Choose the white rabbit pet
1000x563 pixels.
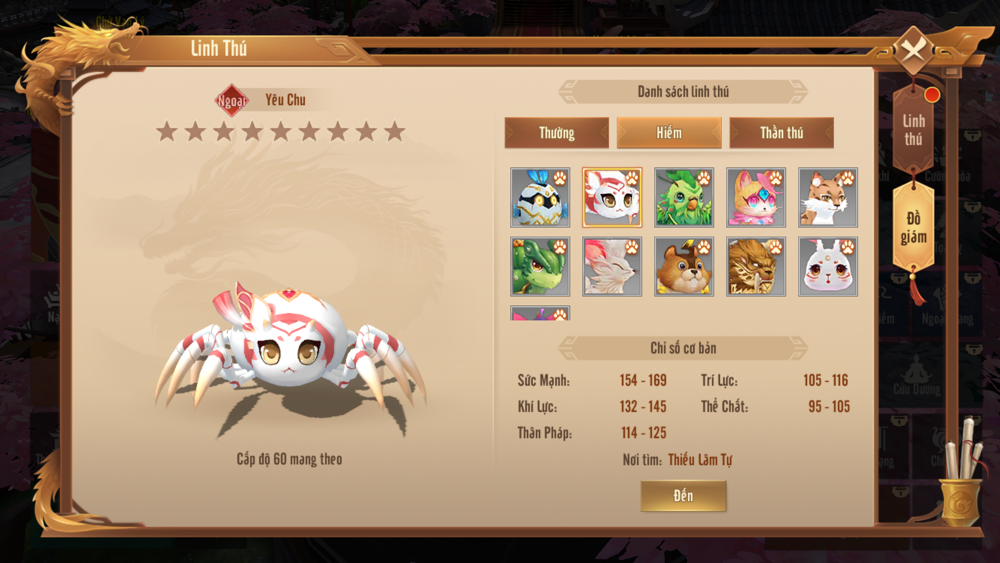coord(828,267)
